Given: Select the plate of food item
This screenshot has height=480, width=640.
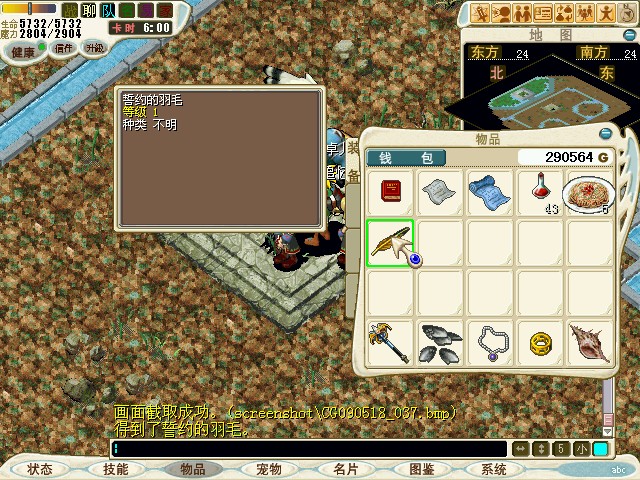Looking at the screenshot, I should pyautogui.click(x=589, y=193).
